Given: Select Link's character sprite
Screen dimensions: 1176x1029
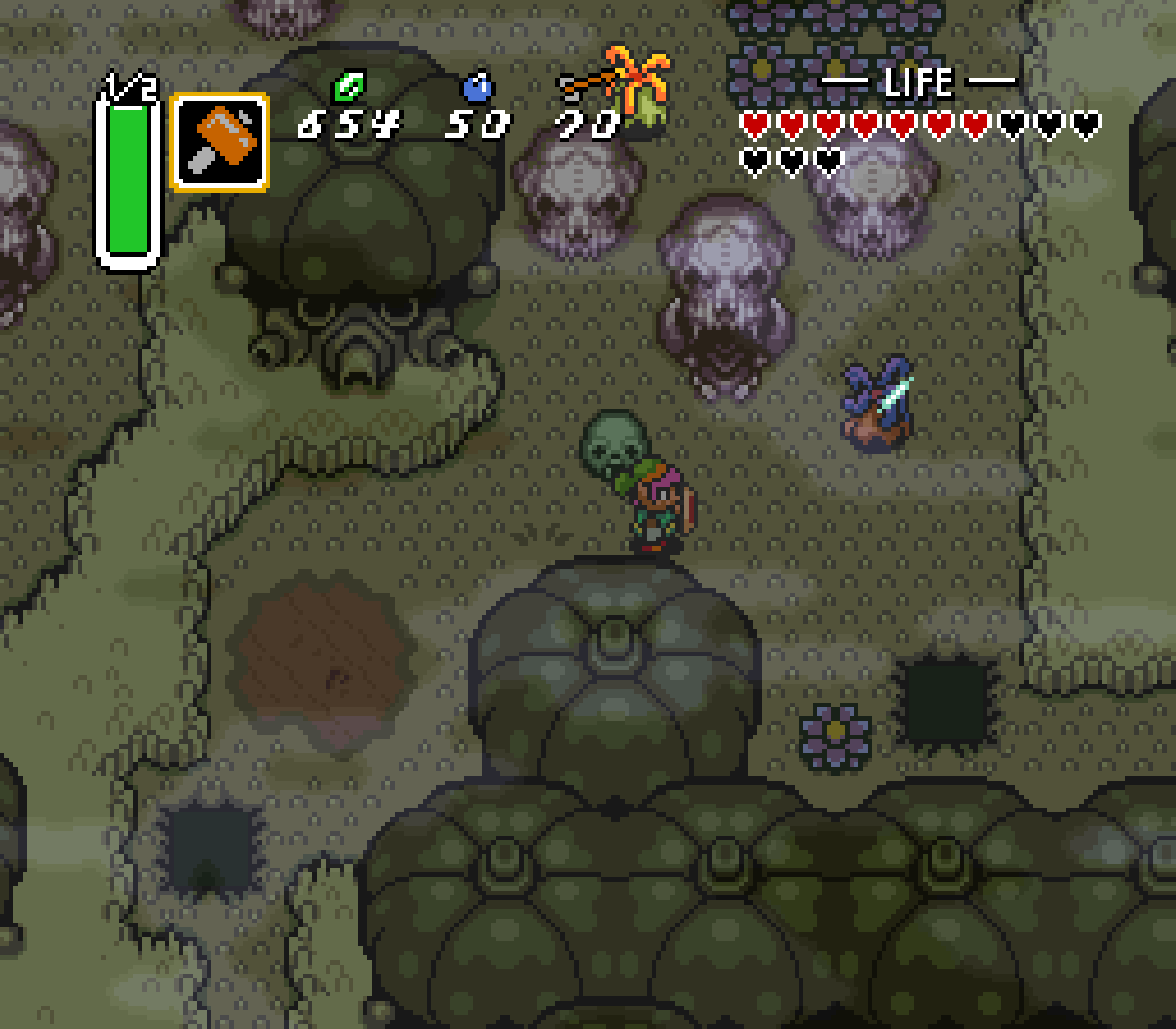Looking at the screenshot, I should point(658,515).
